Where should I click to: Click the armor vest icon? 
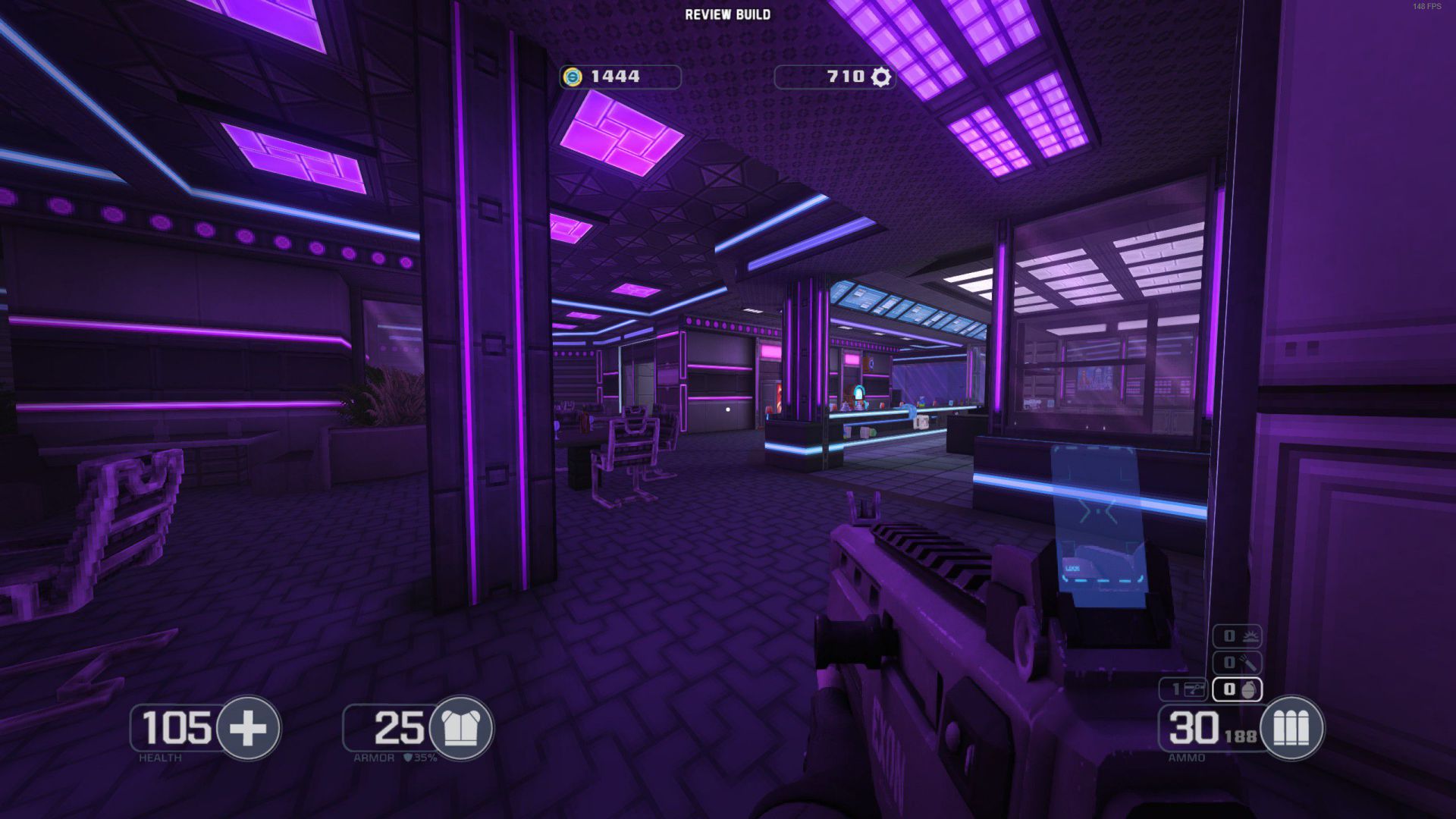point(460,728)
